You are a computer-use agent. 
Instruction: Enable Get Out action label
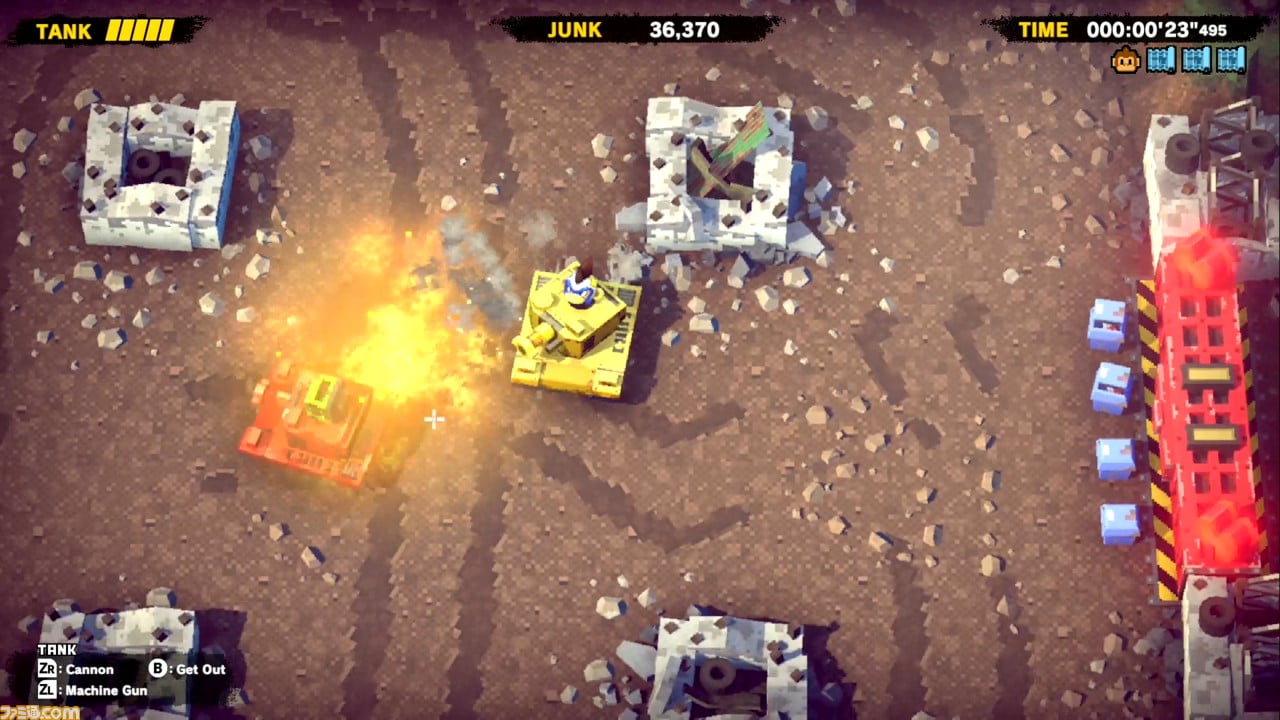point(201,669)
